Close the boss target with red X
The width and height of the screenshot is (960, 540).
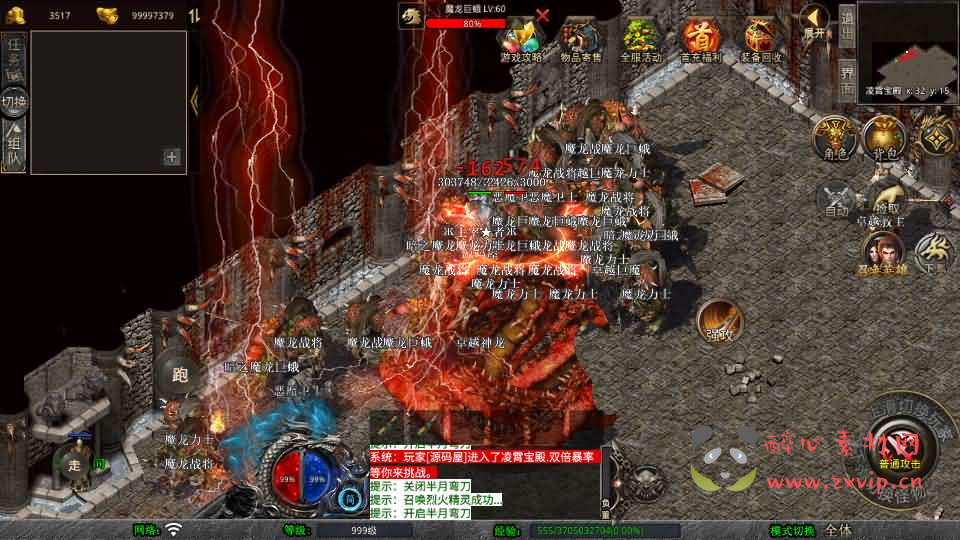coord(543,15)
